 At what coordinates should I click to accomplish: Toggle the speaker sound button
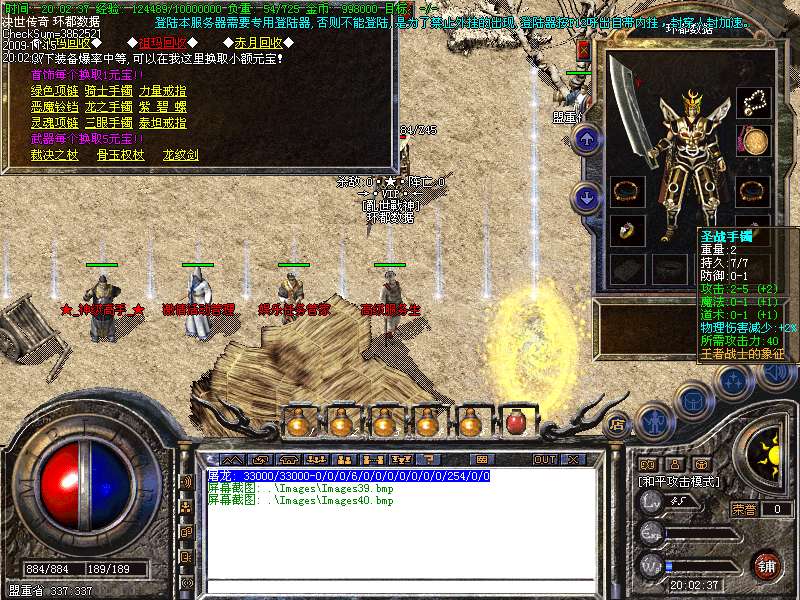[x=776, y=375]
